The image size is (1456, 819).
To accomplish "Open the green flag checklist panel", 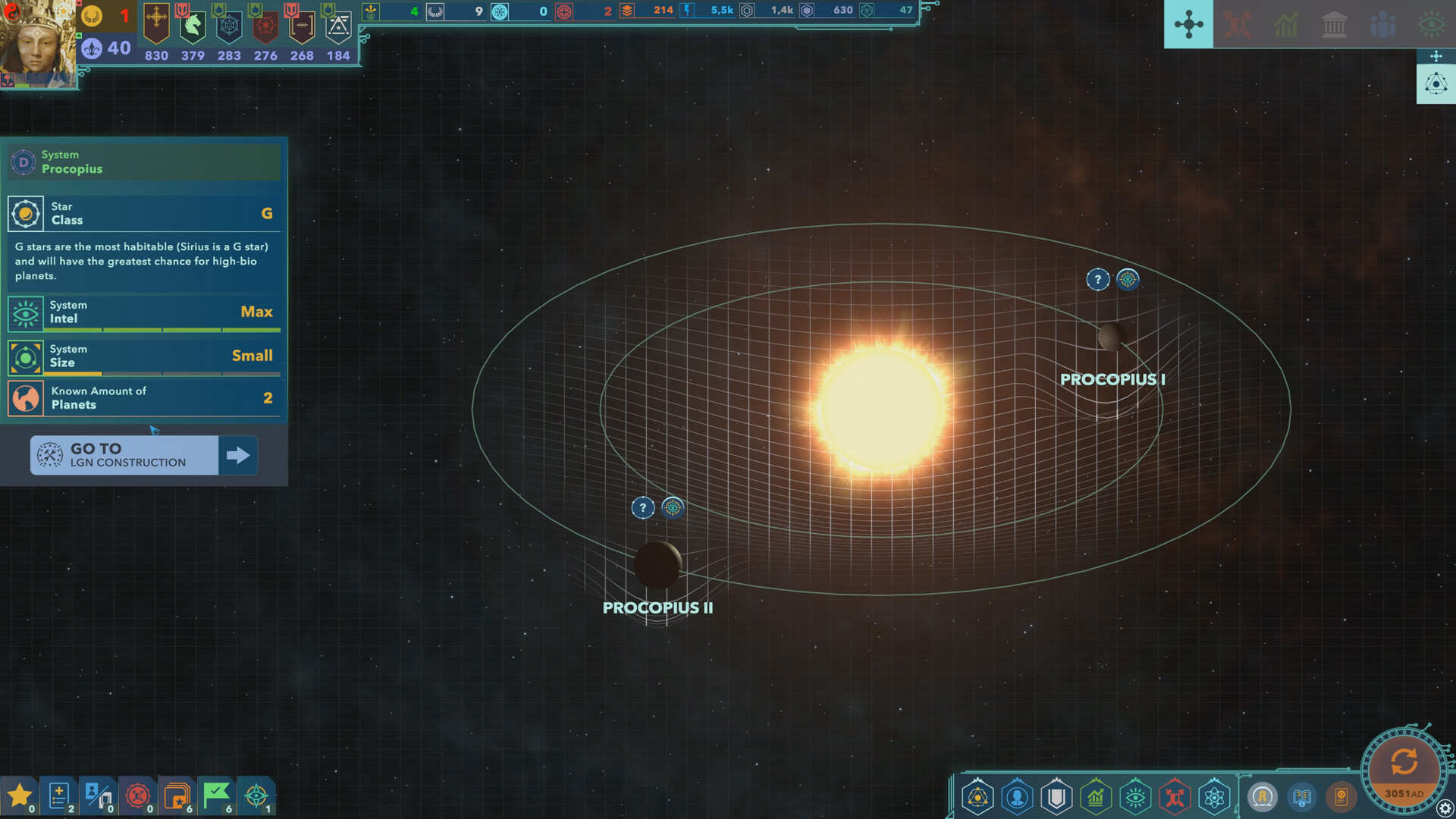I will pyautogui.click(x=216, y=796).
